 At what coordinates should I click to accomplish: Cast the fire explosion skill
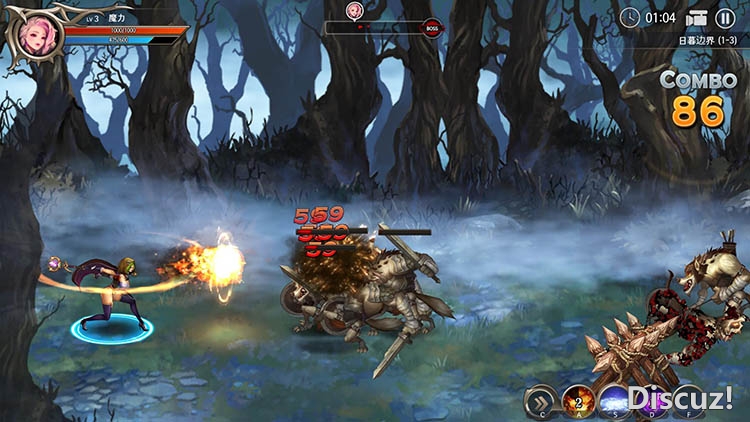(x=579, y=401)
